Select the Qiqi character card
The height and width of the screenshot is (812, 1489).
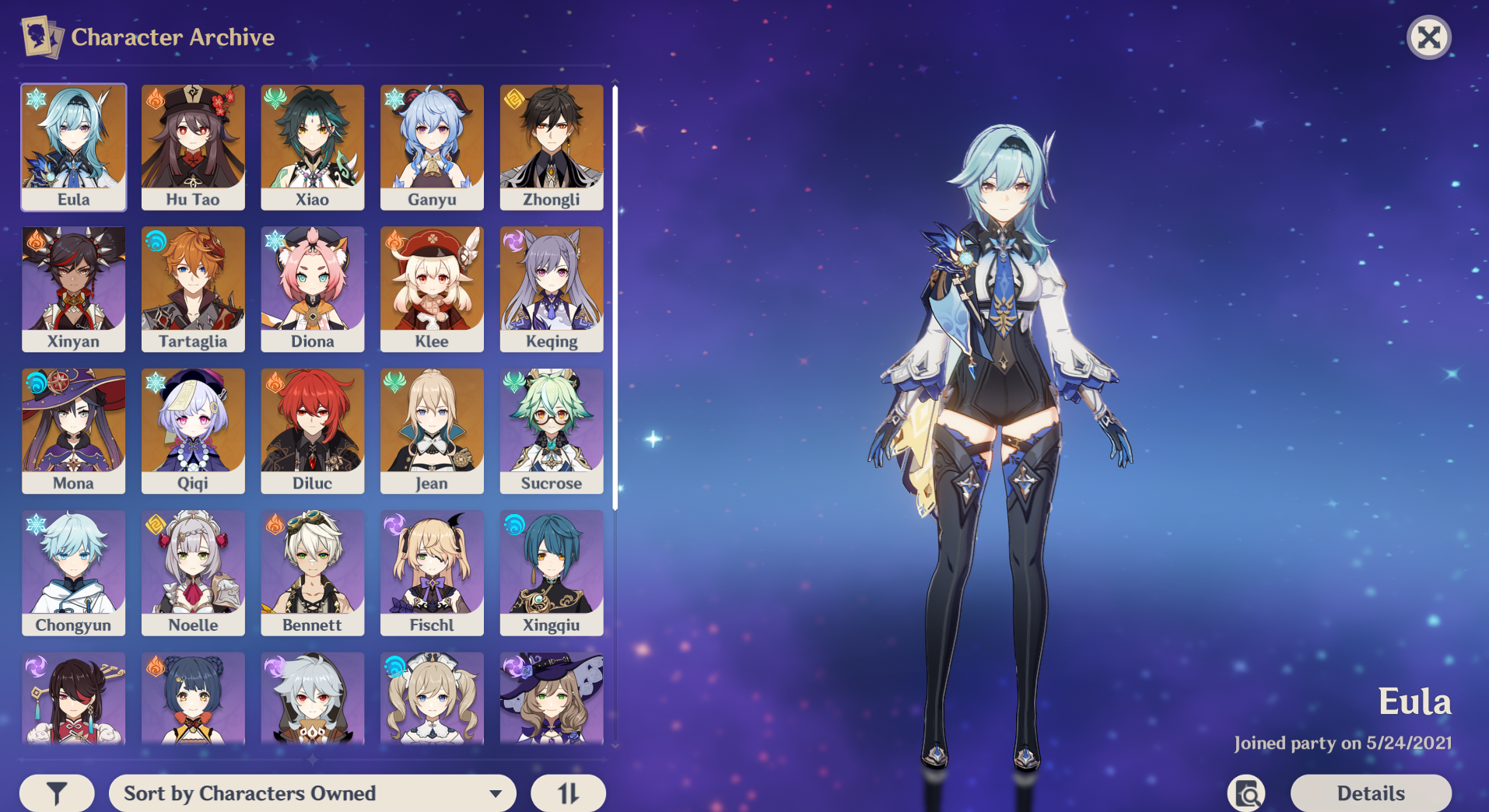click(193, 430)
